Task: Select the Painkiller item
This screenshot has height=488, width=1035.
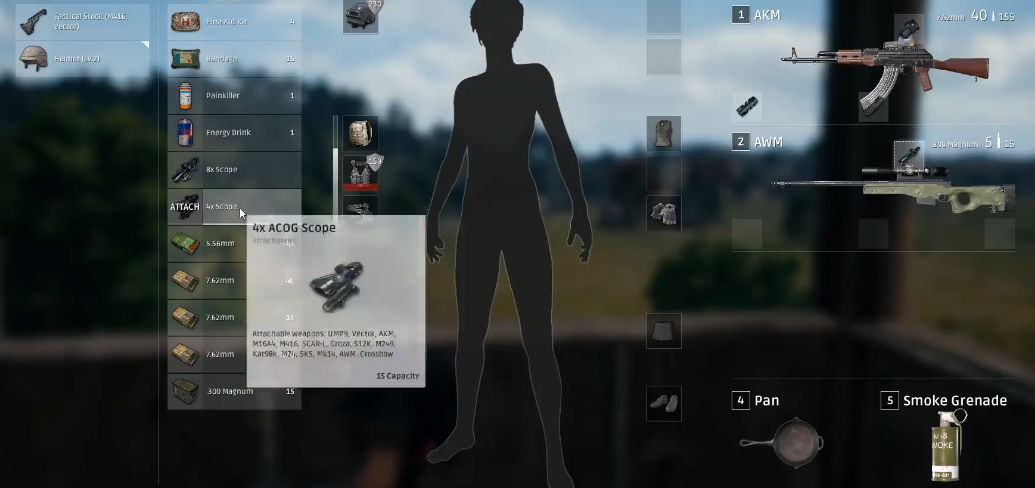Action: pos(234,96)
